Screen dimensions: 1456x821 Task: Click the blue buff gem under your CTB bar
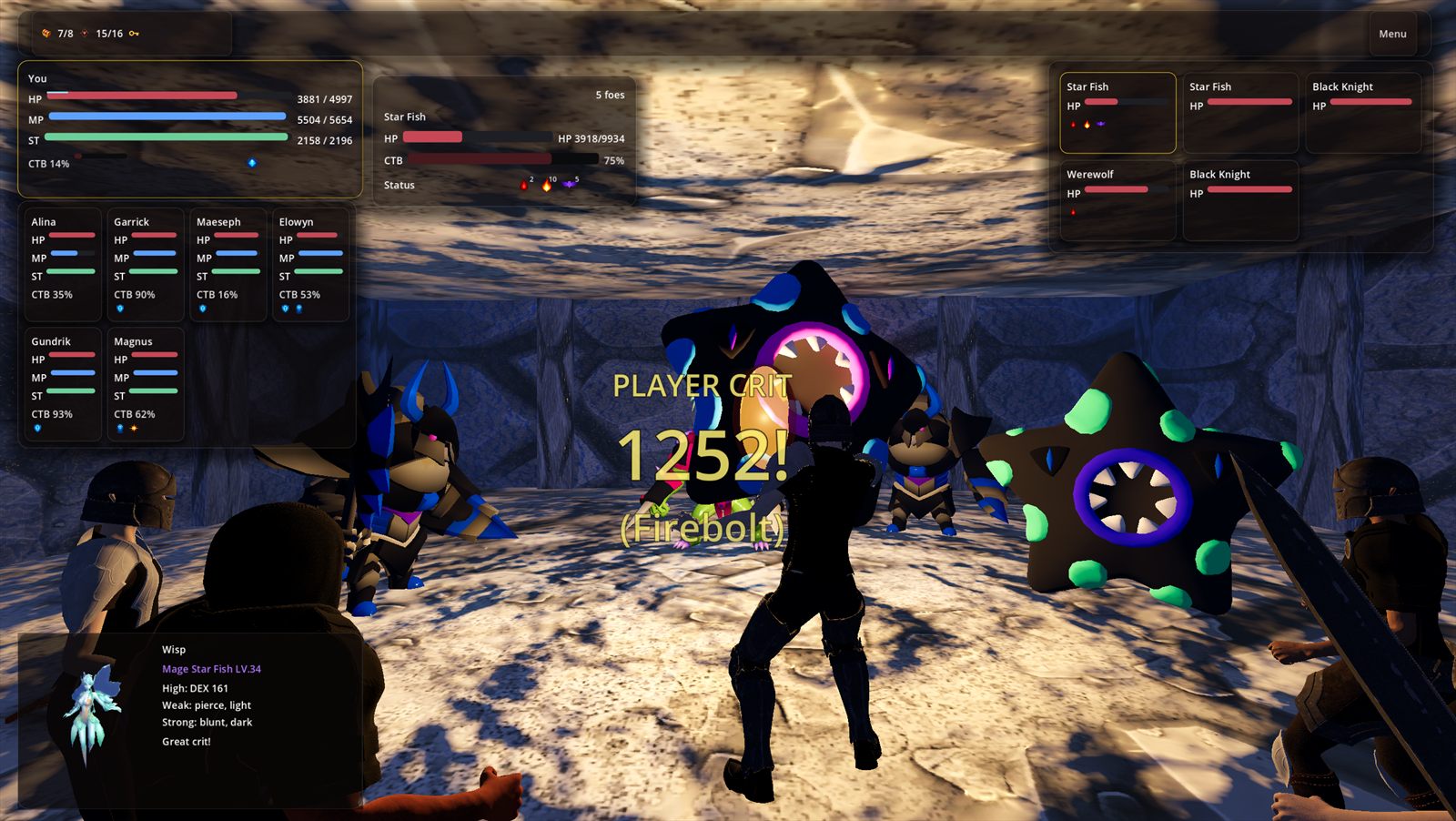[252, 164]
